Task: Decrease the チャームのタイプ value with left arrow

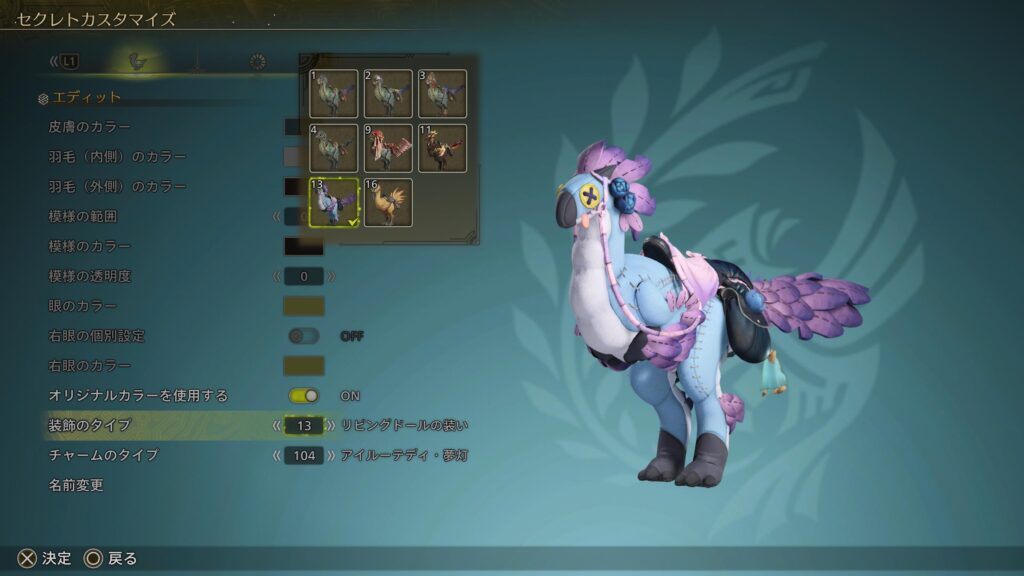Action: 277,456
